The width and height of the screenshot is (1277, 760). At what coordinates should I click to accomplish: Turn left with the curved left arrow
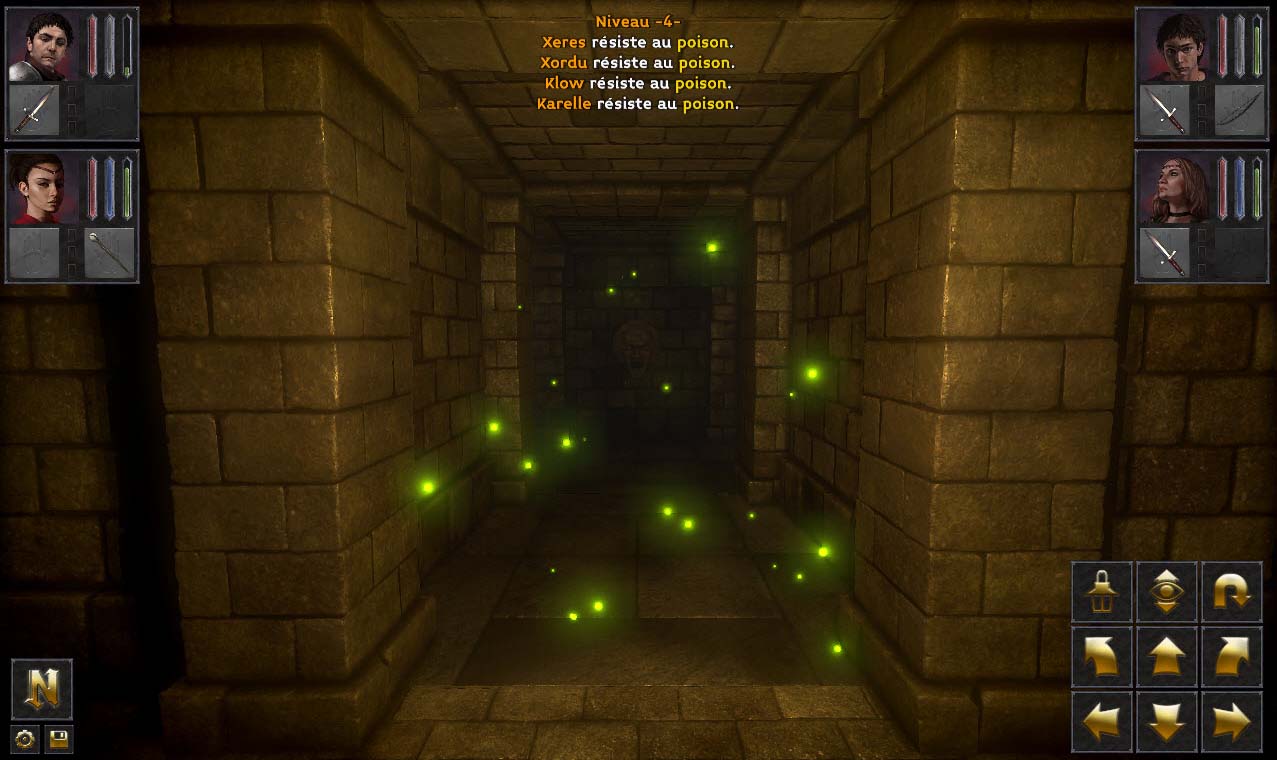(x=1102, y=657)
